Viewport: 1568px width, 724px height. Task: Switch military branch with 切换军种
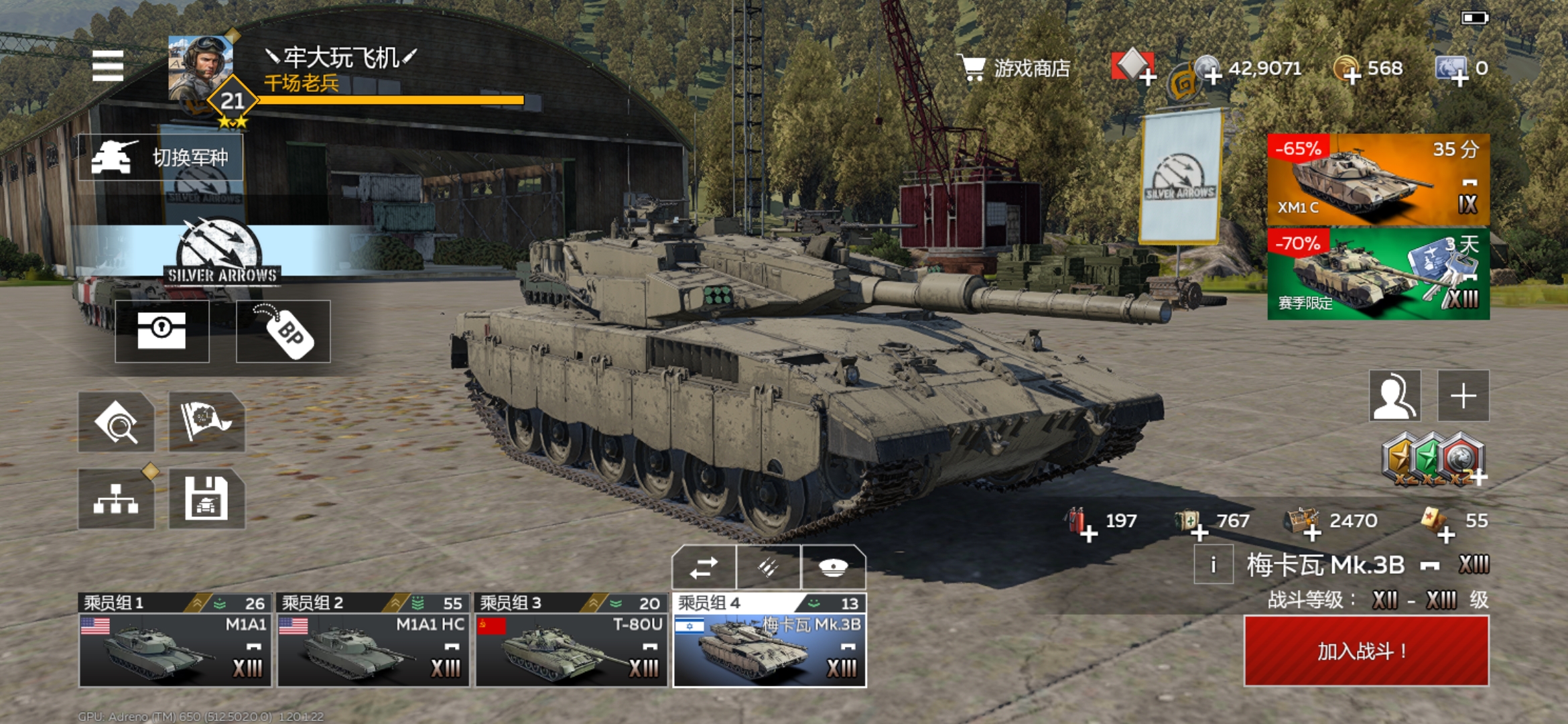pyautogui.click(x=161, y=158)
